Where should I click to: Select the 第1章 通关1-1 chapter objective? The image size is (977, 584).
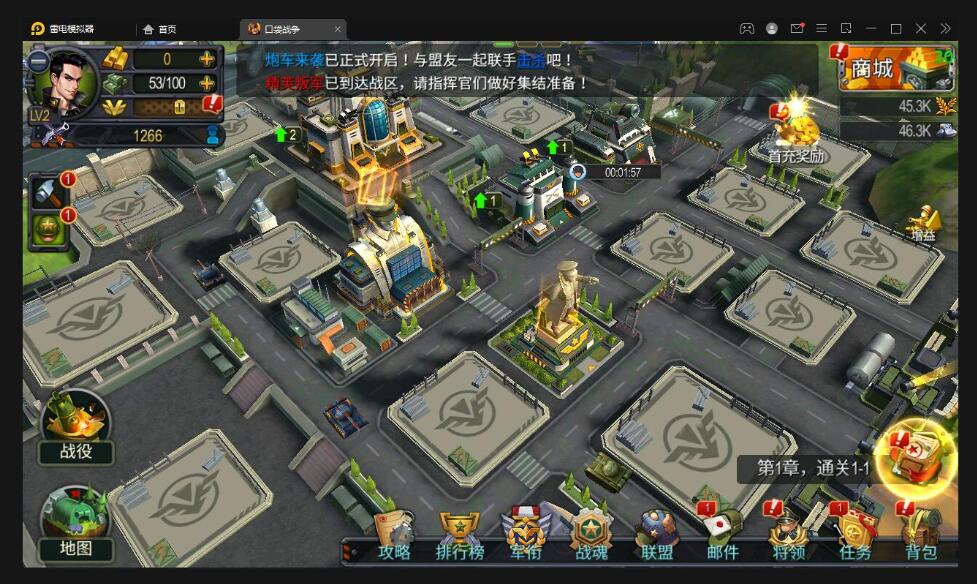[x=812, y=469]
